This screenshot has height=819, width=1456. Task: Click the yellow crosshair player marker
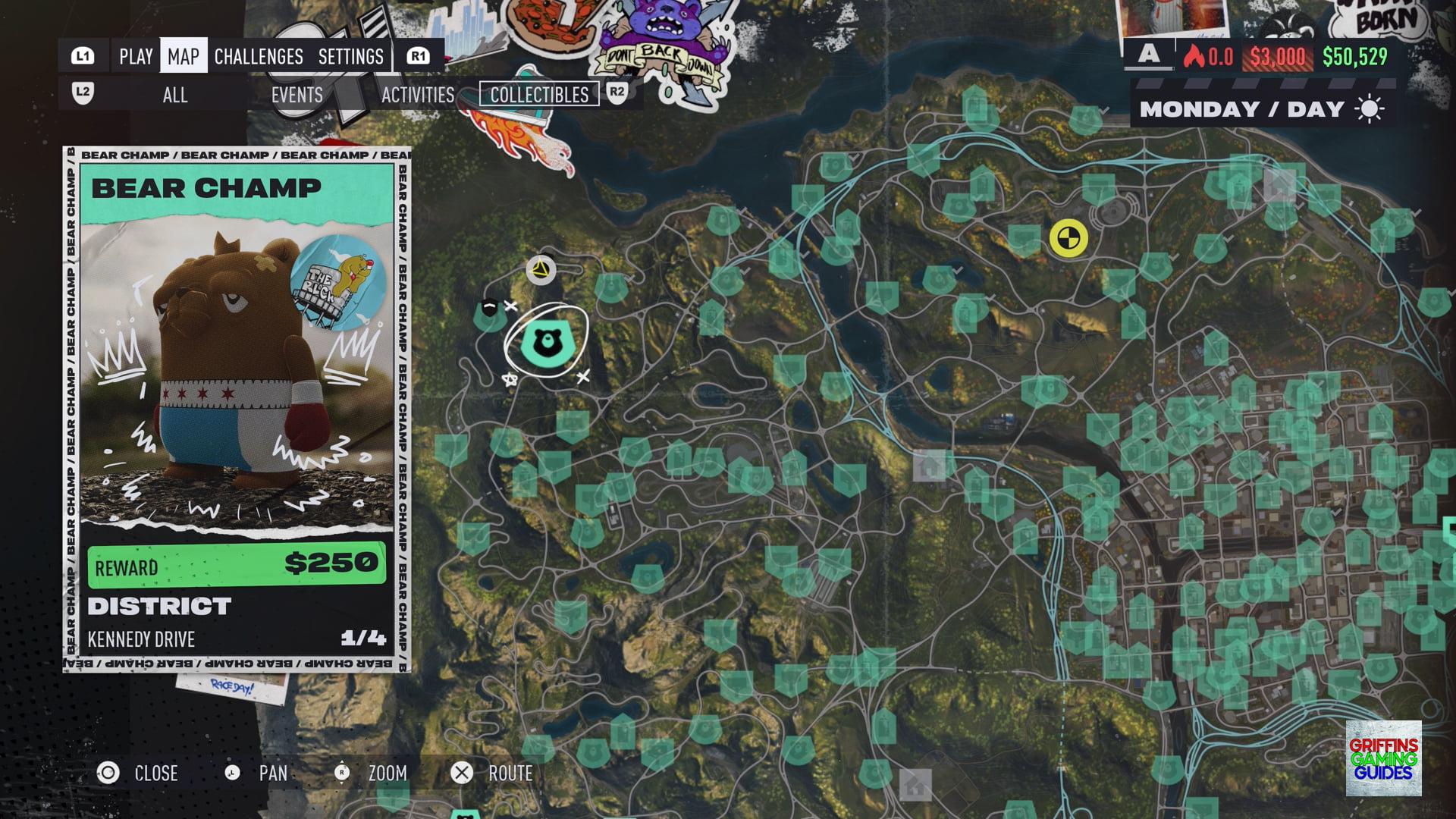coord(1068,238)
